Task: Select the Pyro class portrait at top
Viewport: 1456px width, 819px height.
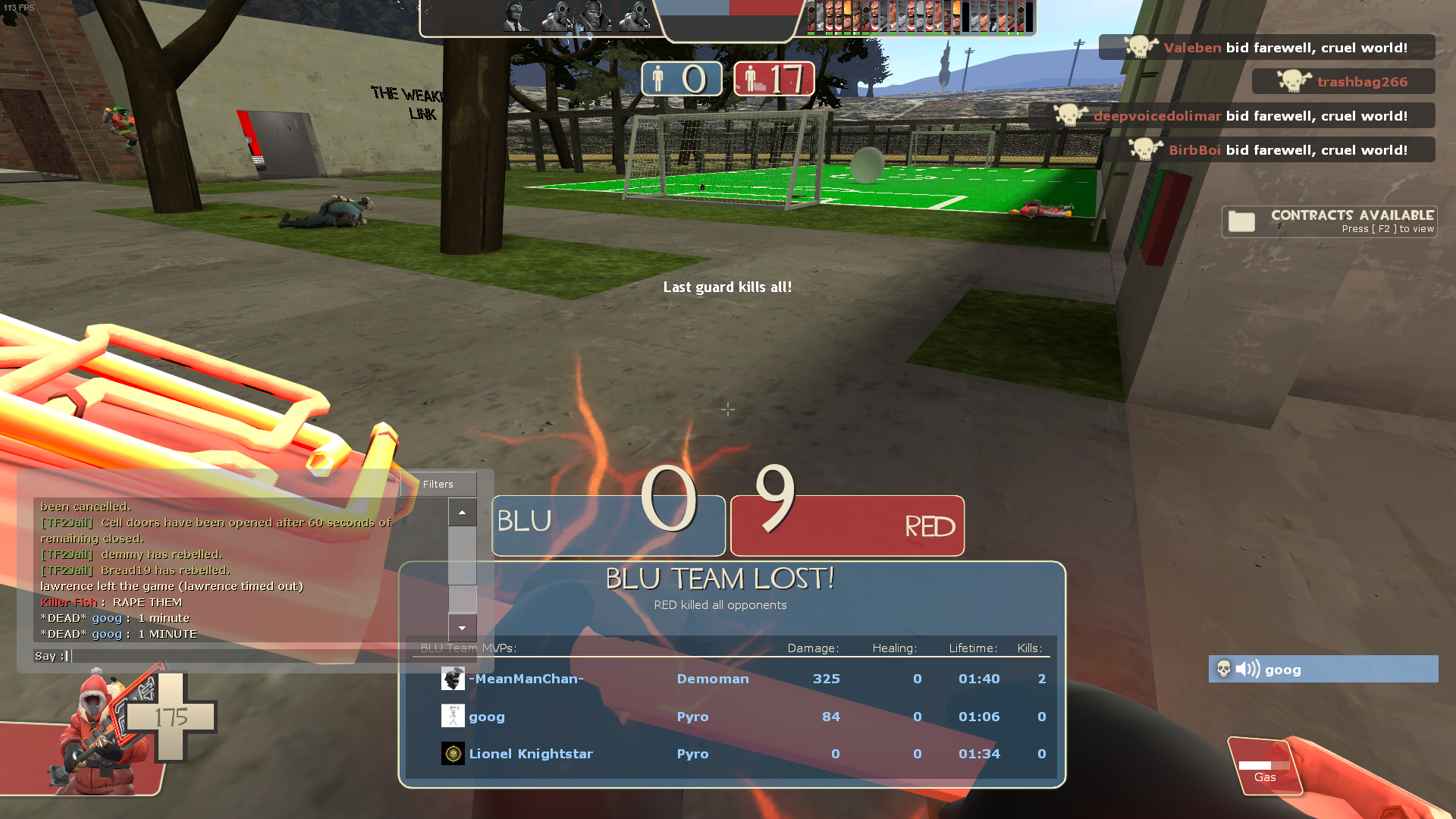Action: 560,17
